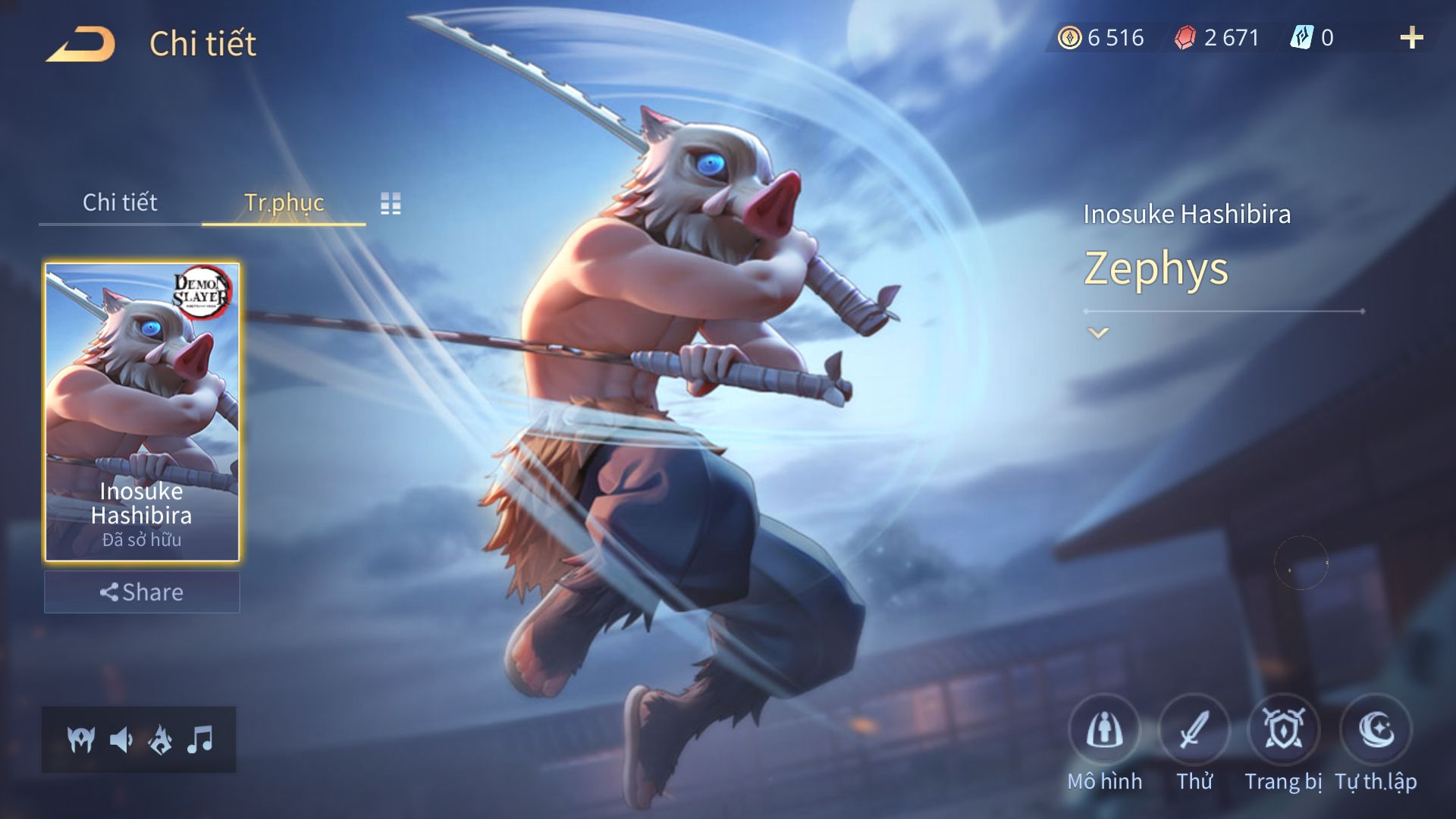Screen dimensions: 1456x819
Task: Toggle the skin grid view icon
Action: 391,203
